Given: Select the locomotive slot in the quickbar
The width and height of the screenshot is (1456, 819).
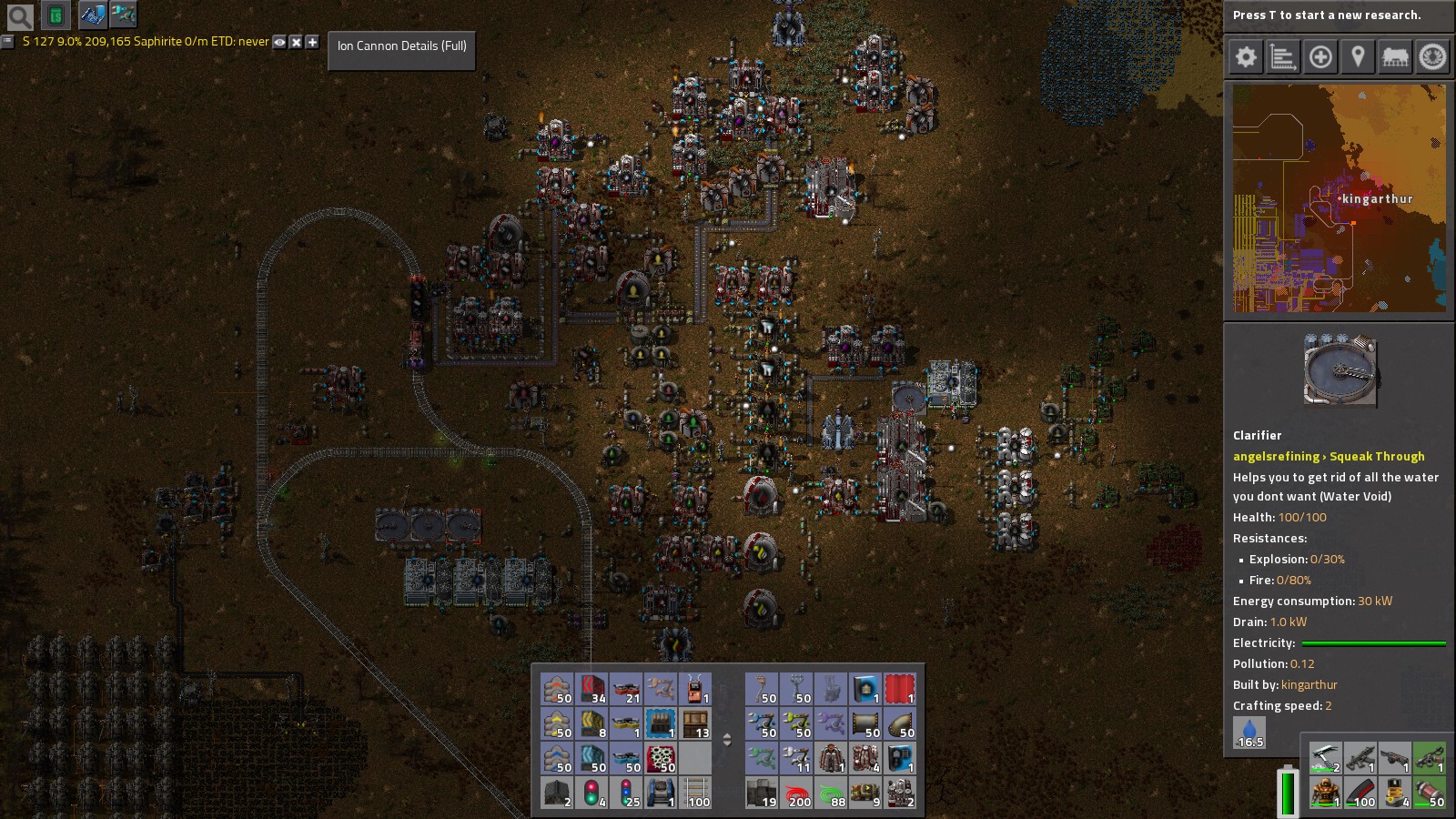Looking at the screenshot, I should [x=662, y=793].
